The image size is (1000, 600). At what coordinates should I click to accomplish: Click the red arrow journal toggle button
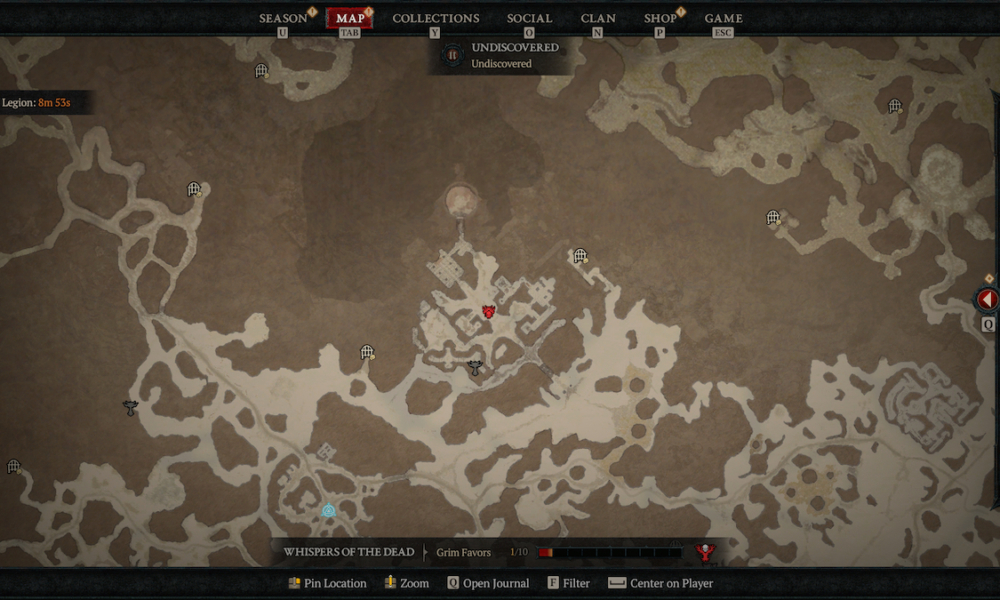tap(987, 299)
